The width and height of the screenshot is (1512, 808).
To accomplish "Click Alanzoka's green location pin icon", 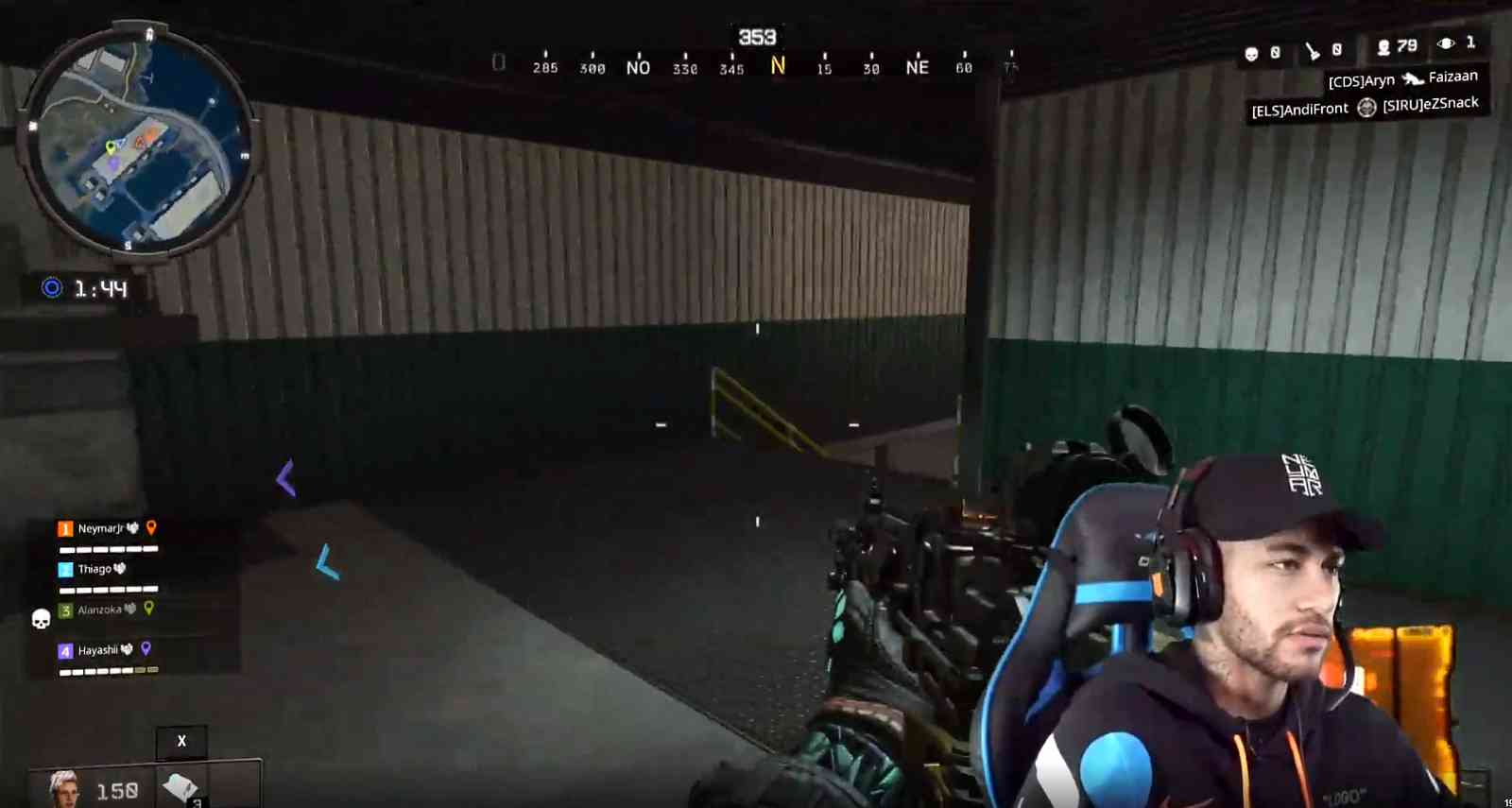I will [x=148, y=610].
